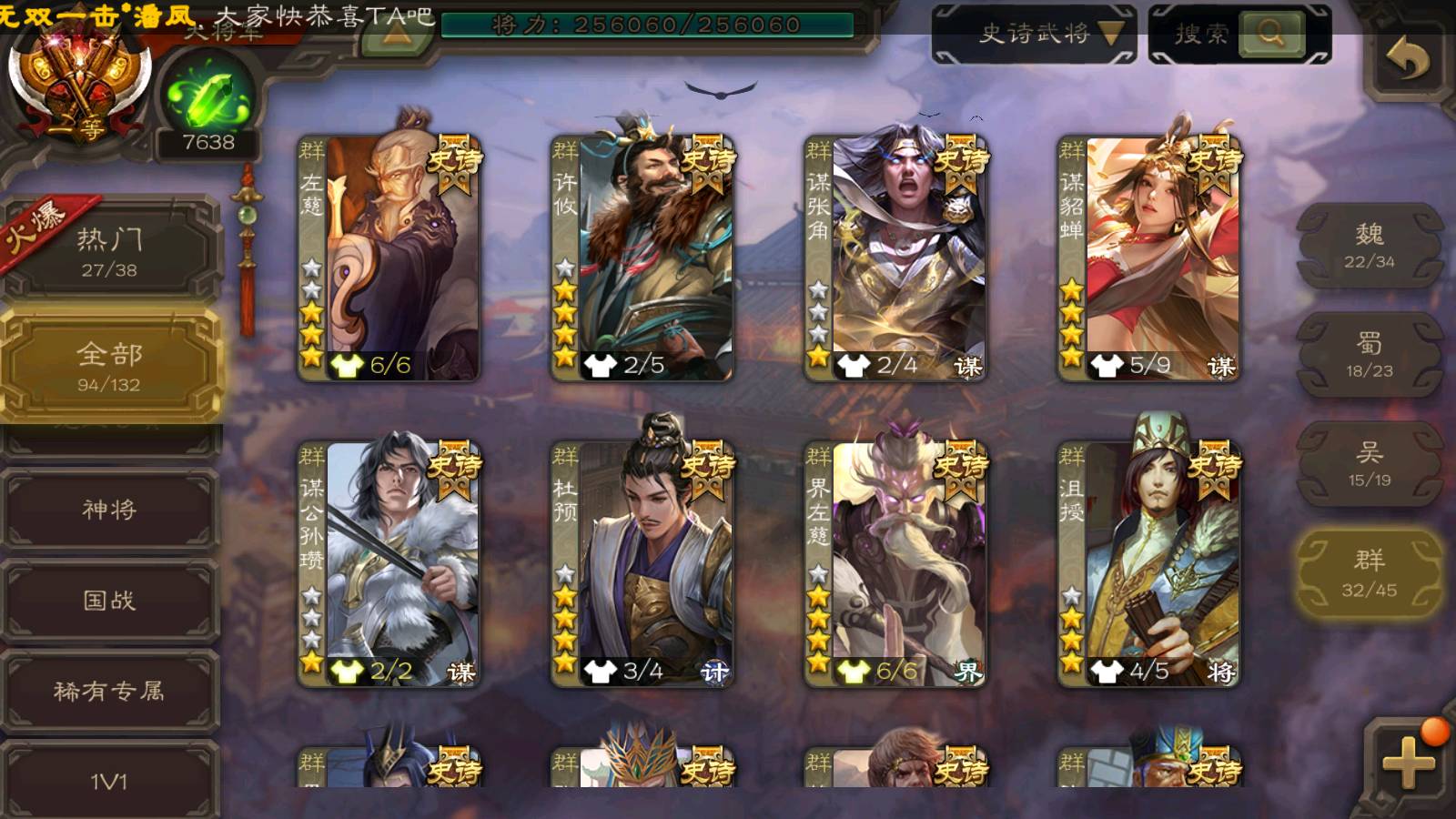The height and width of the screenshot is (819, 1456).
Task: Switch to the 1V1 category tab
Action: click(110, 781)
